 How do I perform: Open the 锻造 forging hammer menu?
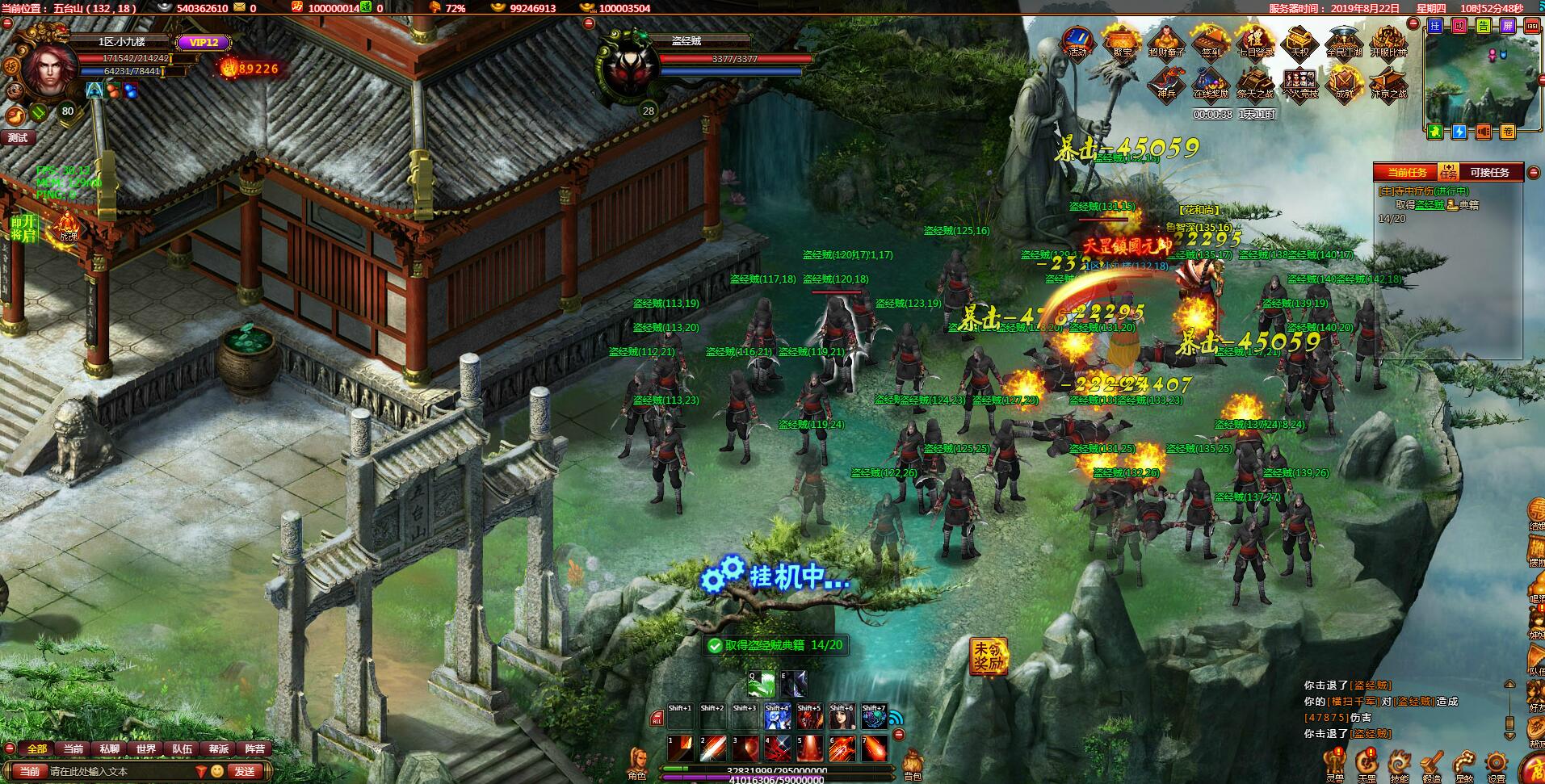pyautogui.click(x=1431, y=765)
